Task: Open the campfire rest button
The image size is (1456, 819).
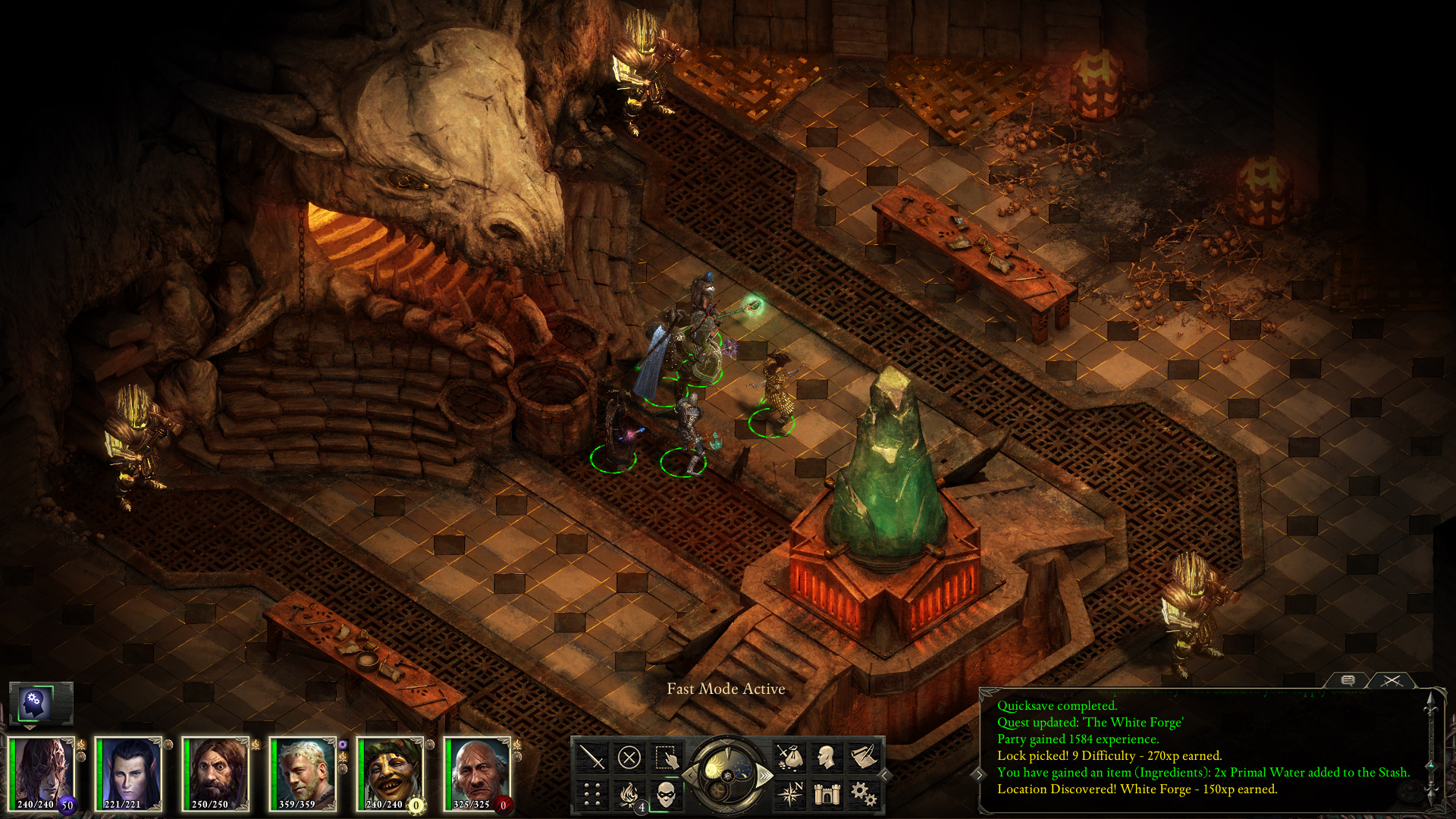Action: (x=629, y=794)
